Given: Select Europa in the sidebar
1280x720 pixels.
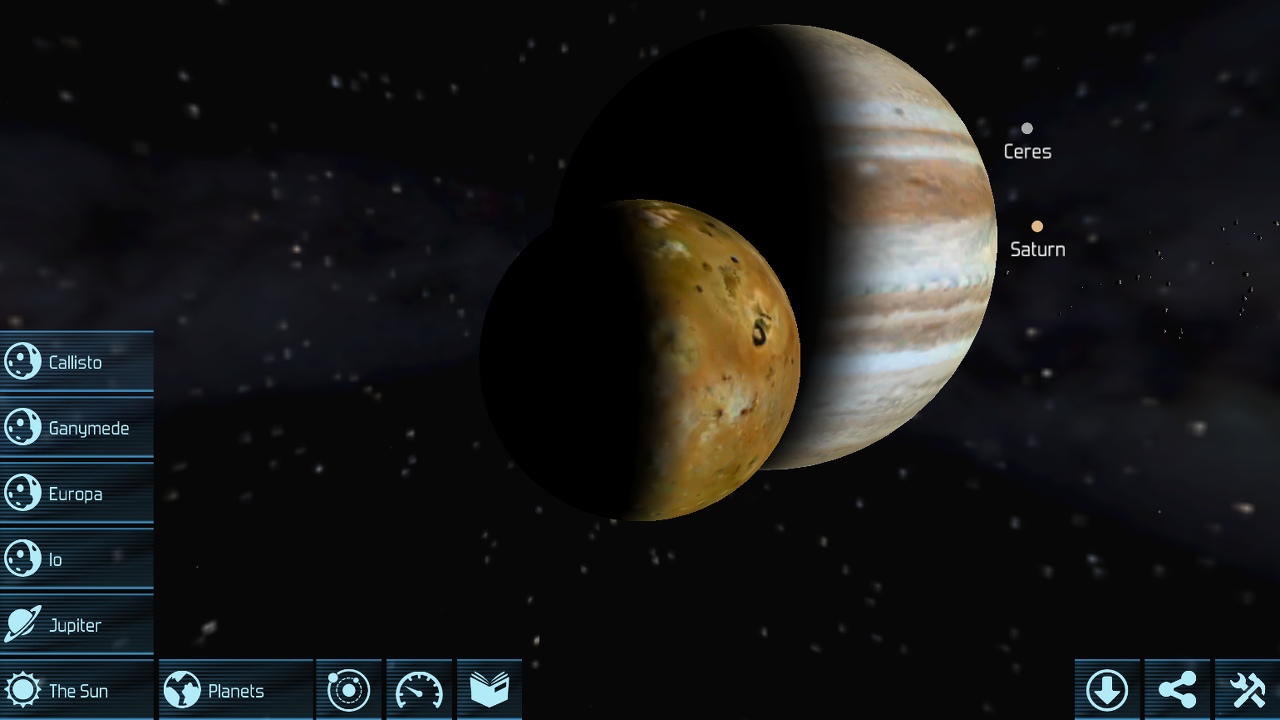Looking at the screenshot, I should [x=76, y=493].
